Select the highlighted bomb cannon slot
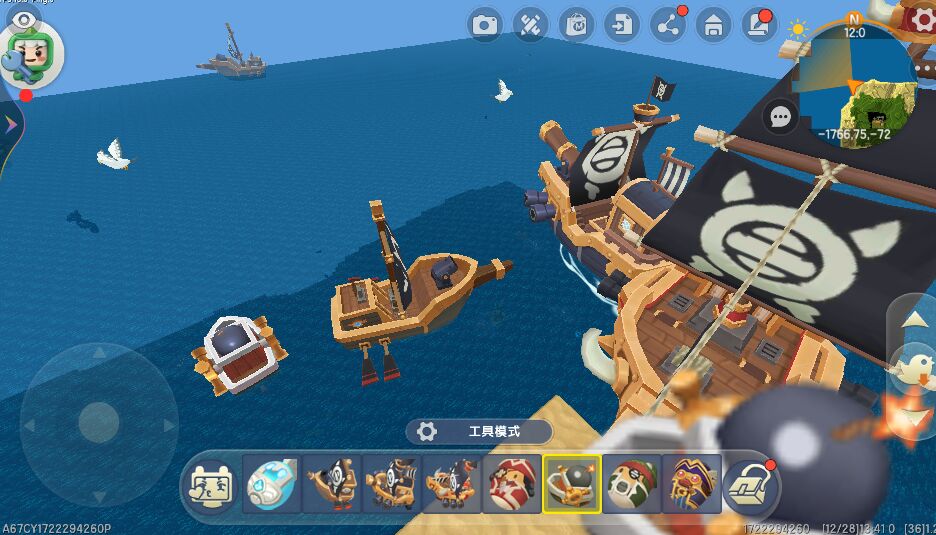The width and height of the screenshot is (936, 535). 572,485
